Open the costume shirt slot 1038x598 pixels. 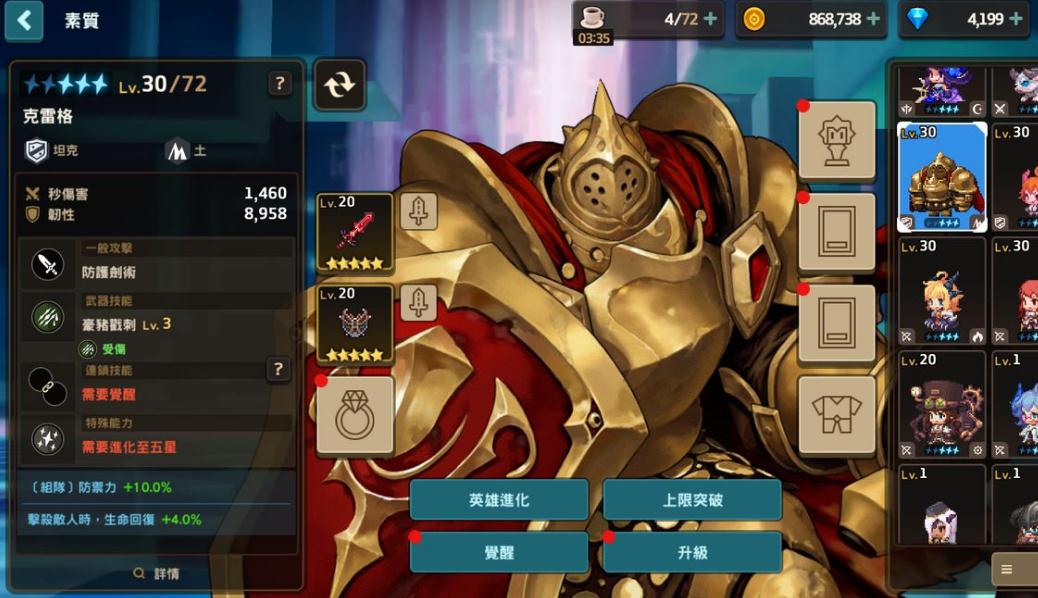pyautogui.click(x=836, y=416)
